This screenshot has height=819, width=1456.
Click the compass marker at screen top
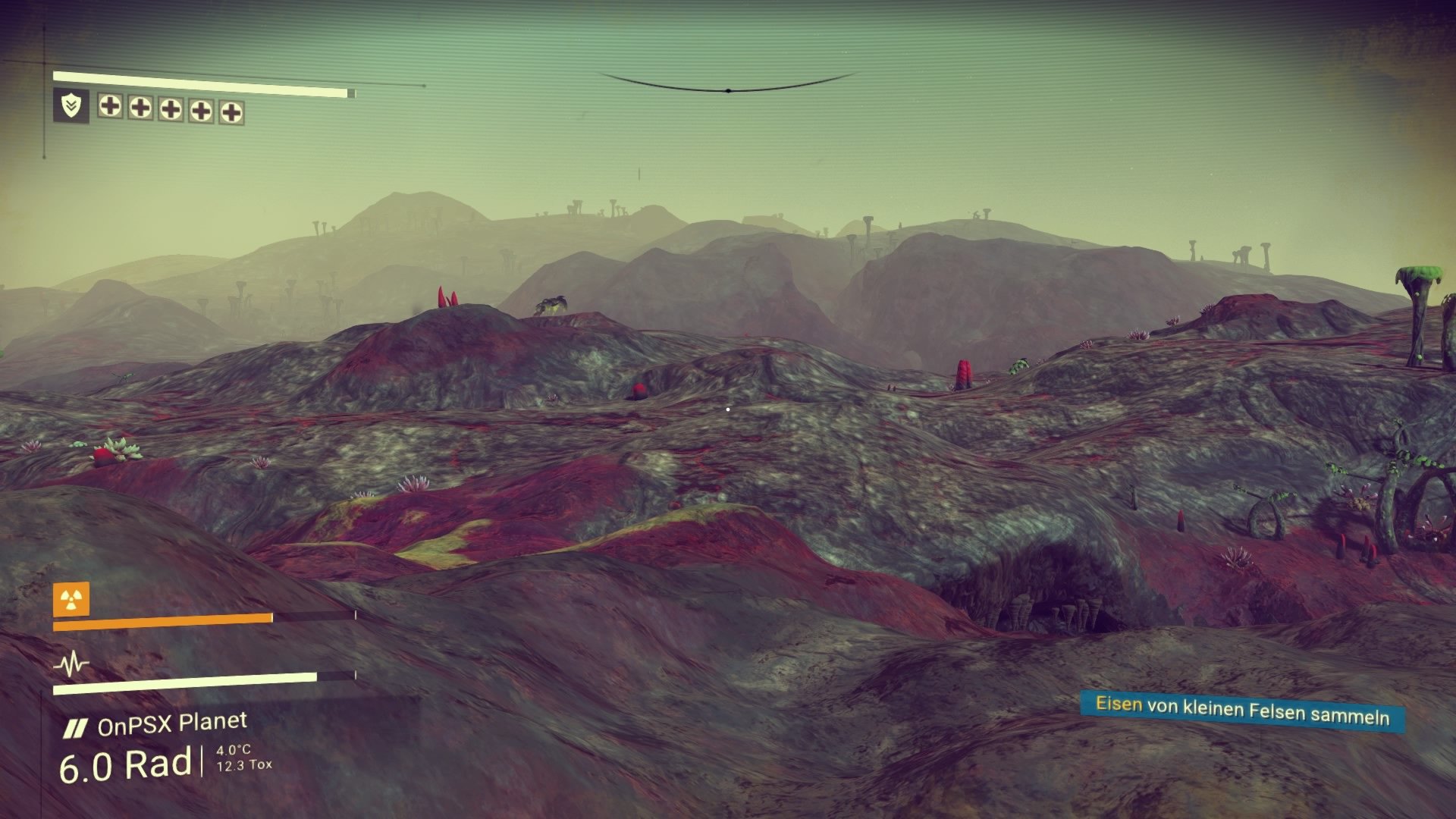729,89
